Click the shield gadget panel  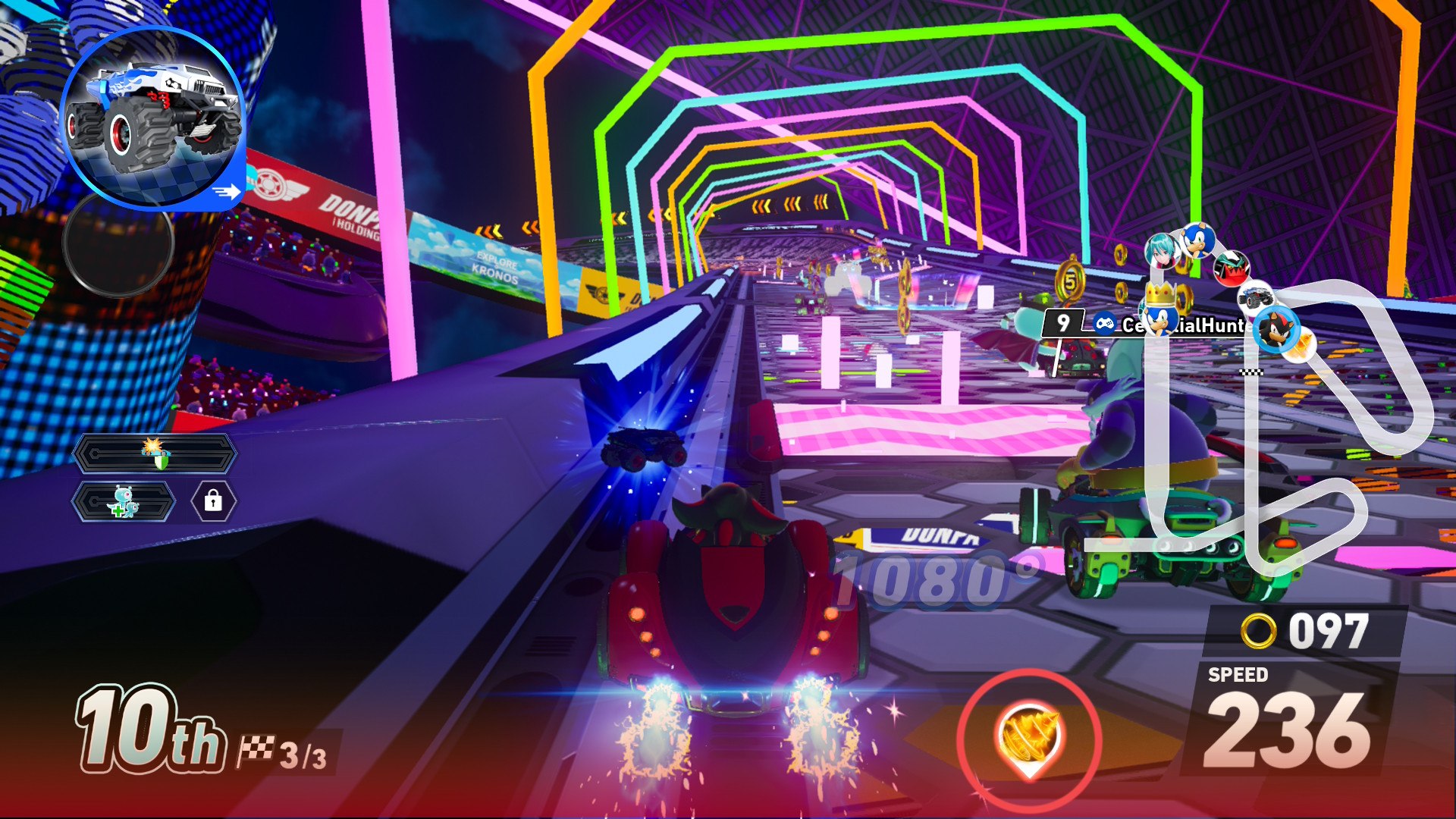click(155, 453)
